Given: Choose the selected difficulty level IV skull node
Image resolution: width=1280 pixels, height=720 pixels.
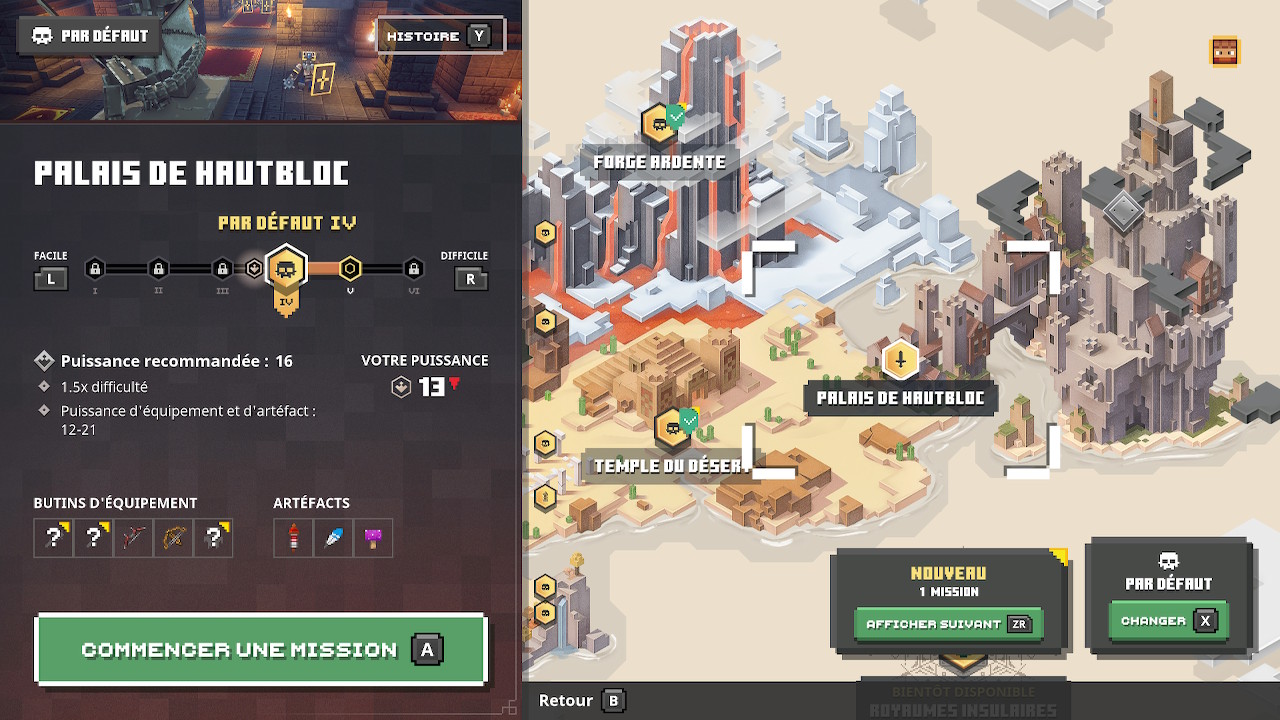Looking at the screenshot, I should click(286, 269).
